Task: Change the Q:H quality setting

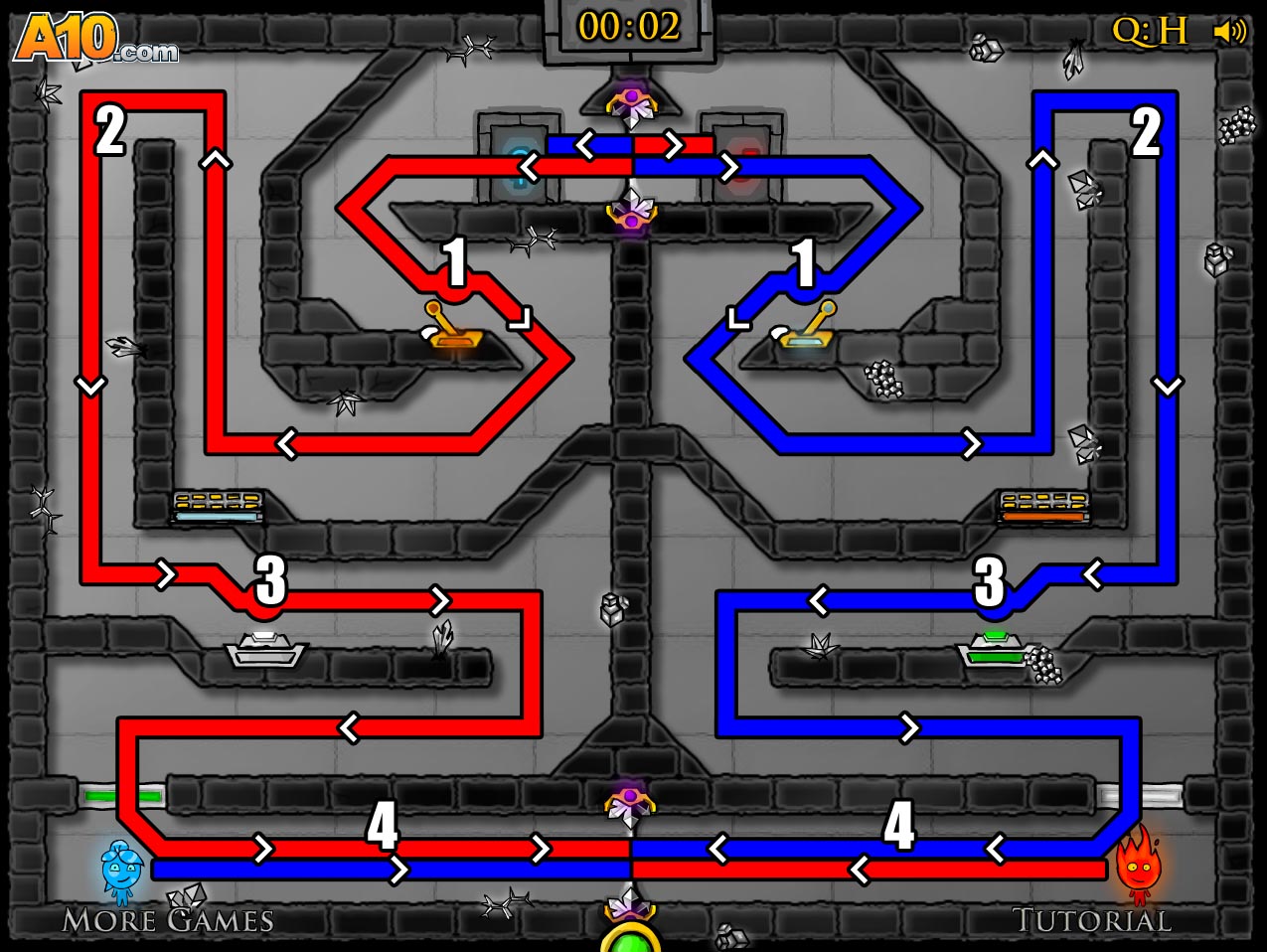Action: tap(1149, 32)
